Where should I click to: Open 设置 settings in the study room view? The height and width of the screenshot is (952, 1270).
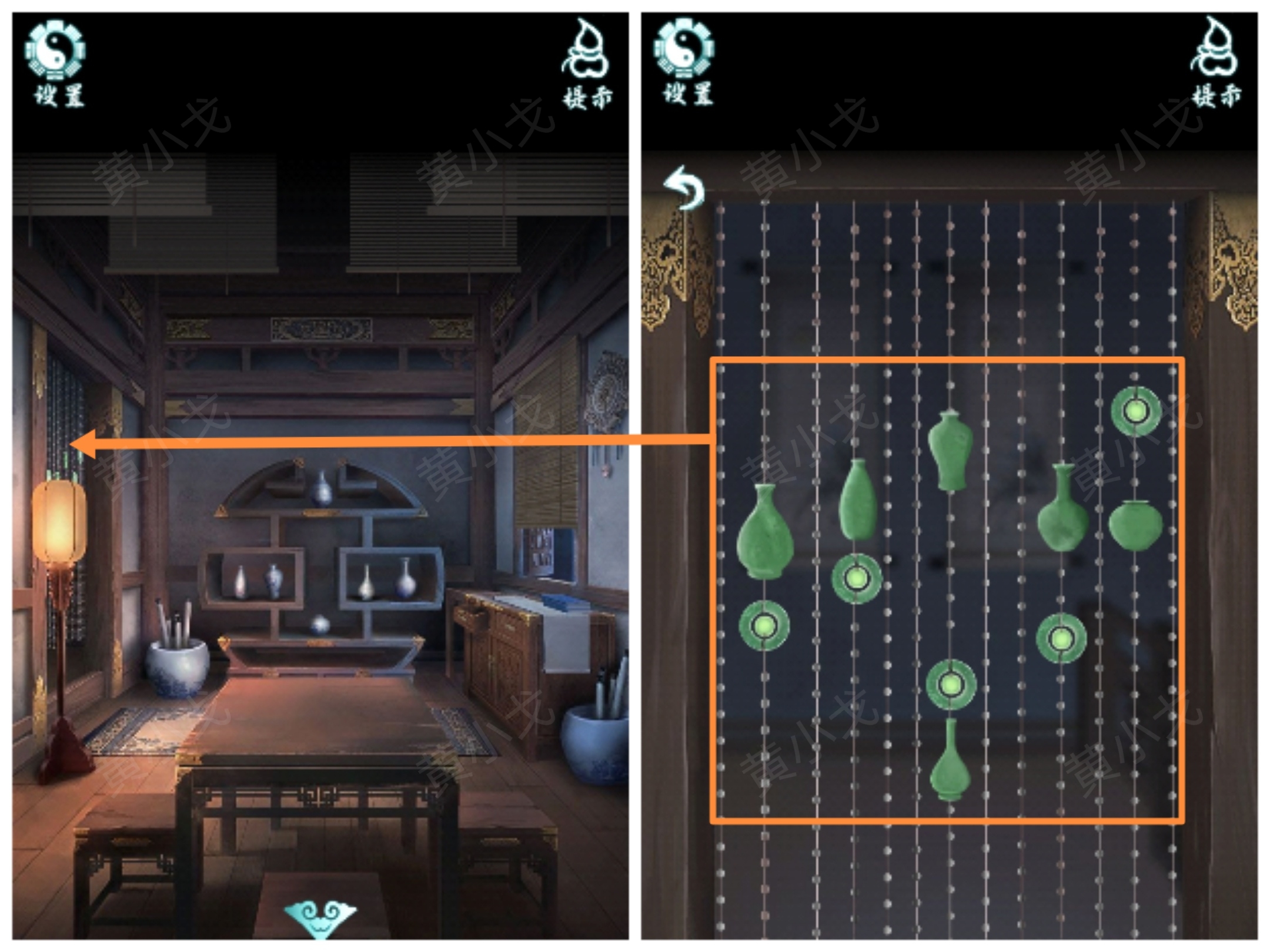[x=56, y=63]
